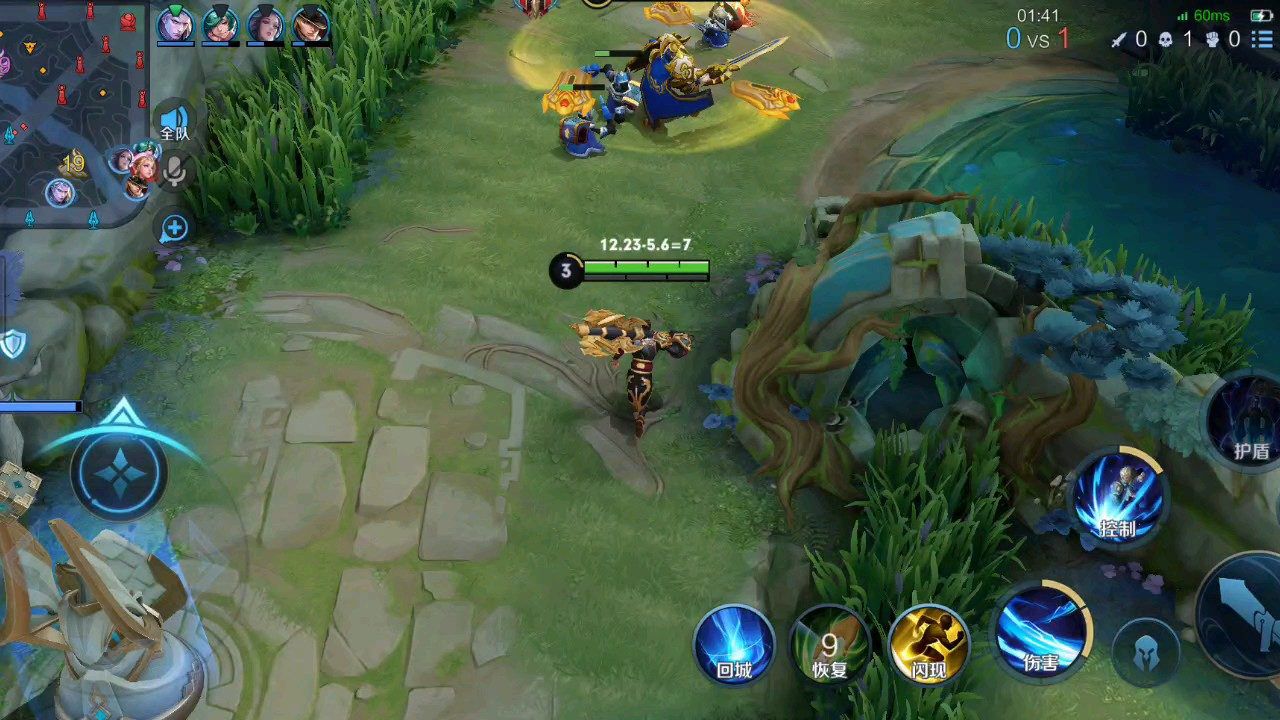1280x720 pixels.
Task: Tap the Recall (回城) skill icon
Action: [735, 646]
